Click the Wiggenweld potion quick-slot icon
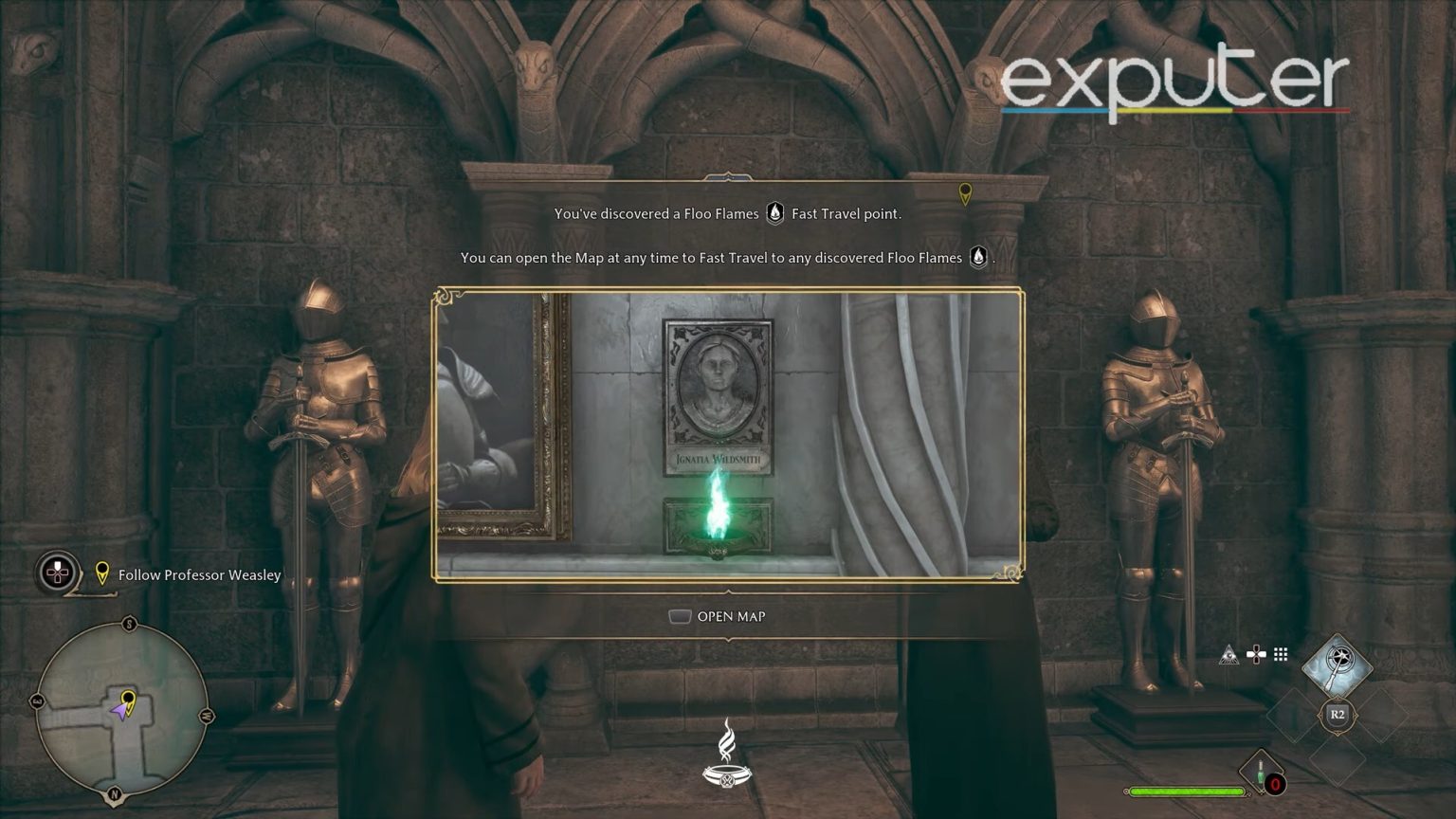The image size is (1456, 819). point(1261,770)
